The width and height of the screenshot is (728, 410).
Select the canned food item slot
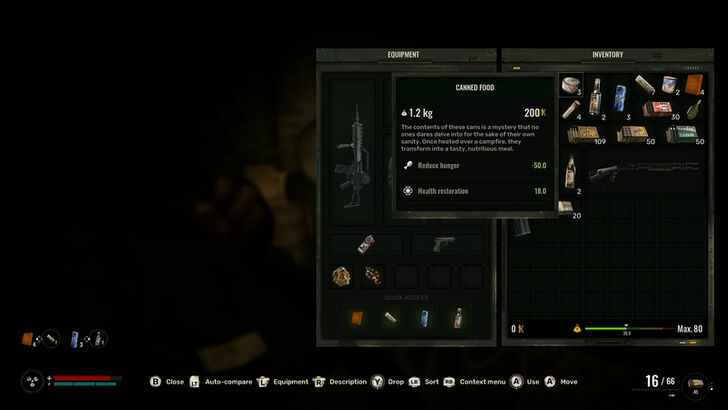[571, 87]
